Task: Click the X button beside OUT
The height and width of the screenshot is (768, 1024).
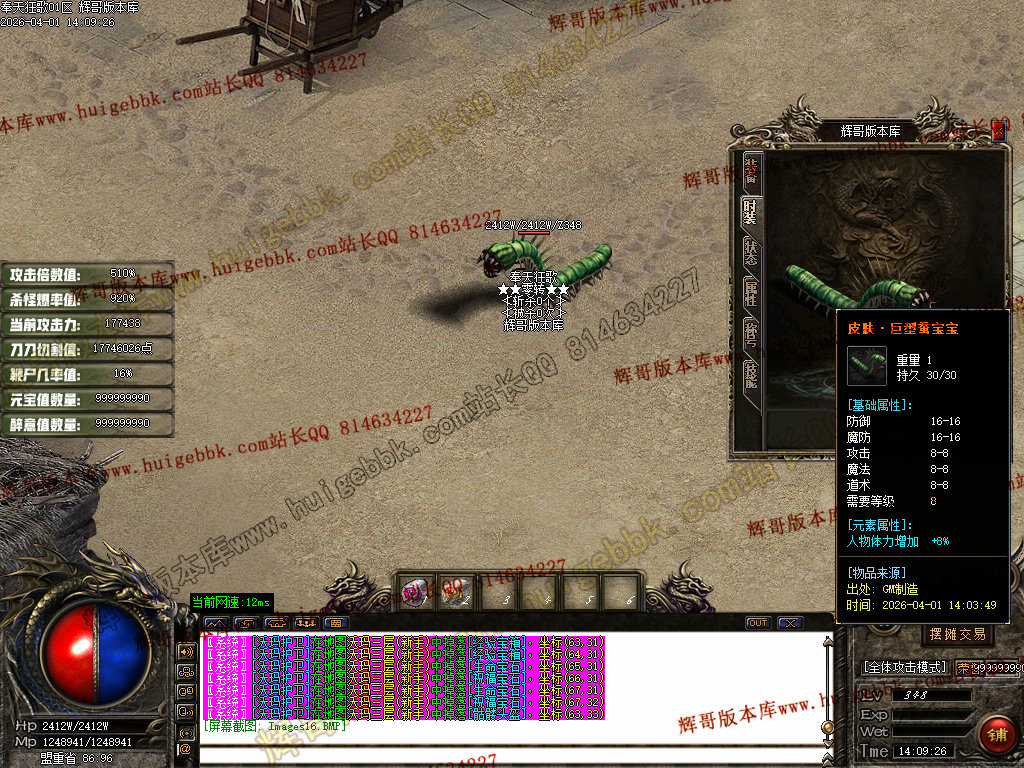Action: point(790,623)
